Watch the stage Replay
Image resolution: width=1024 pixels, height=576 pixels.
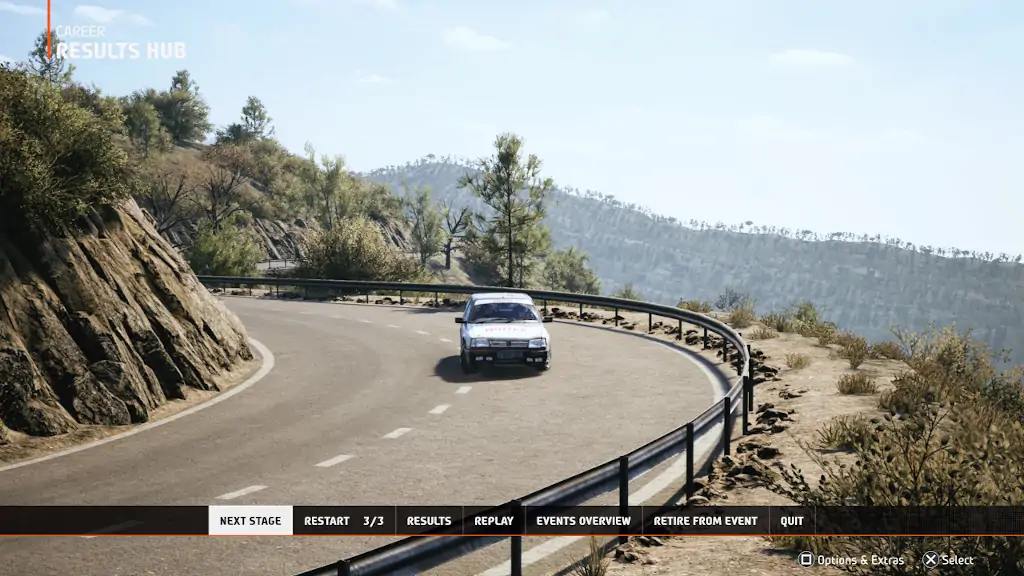493,521
